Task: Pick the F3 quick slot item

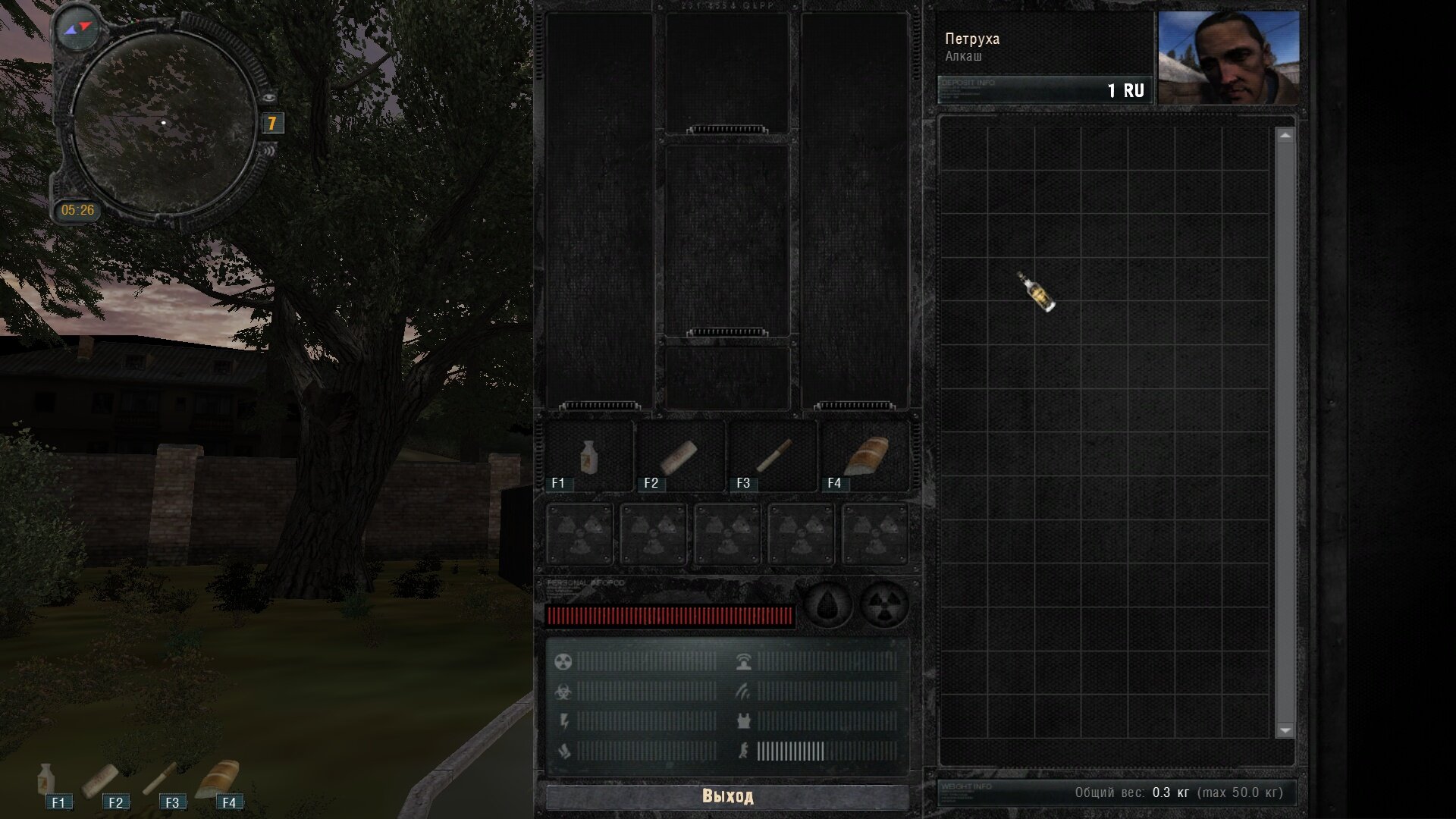Action: pyautogui.click(x=773, y=456)
